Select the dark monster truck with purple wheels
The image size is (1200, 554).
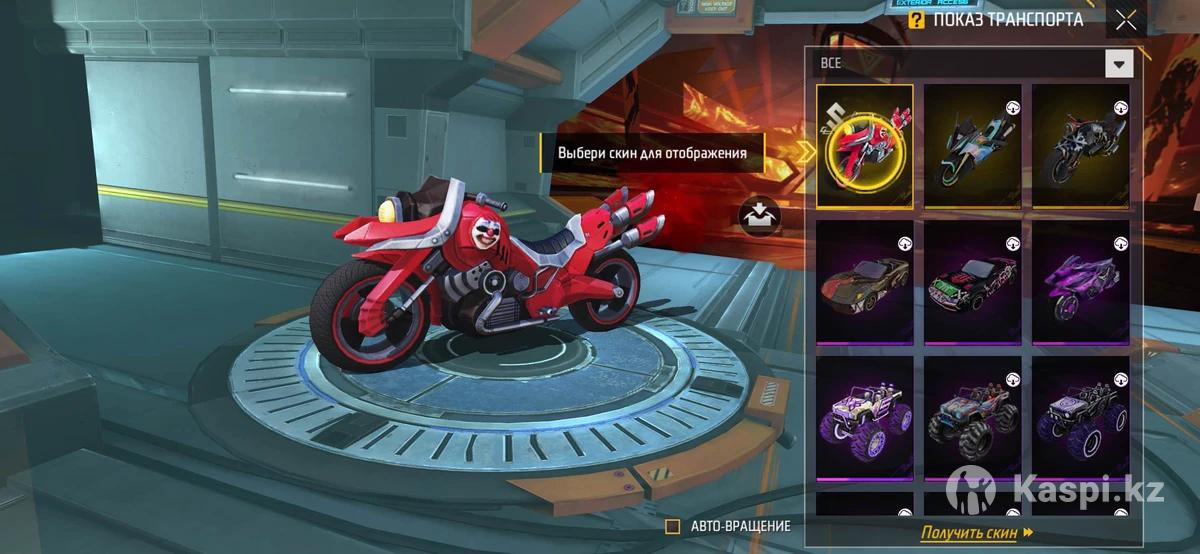click(1080, 419)
